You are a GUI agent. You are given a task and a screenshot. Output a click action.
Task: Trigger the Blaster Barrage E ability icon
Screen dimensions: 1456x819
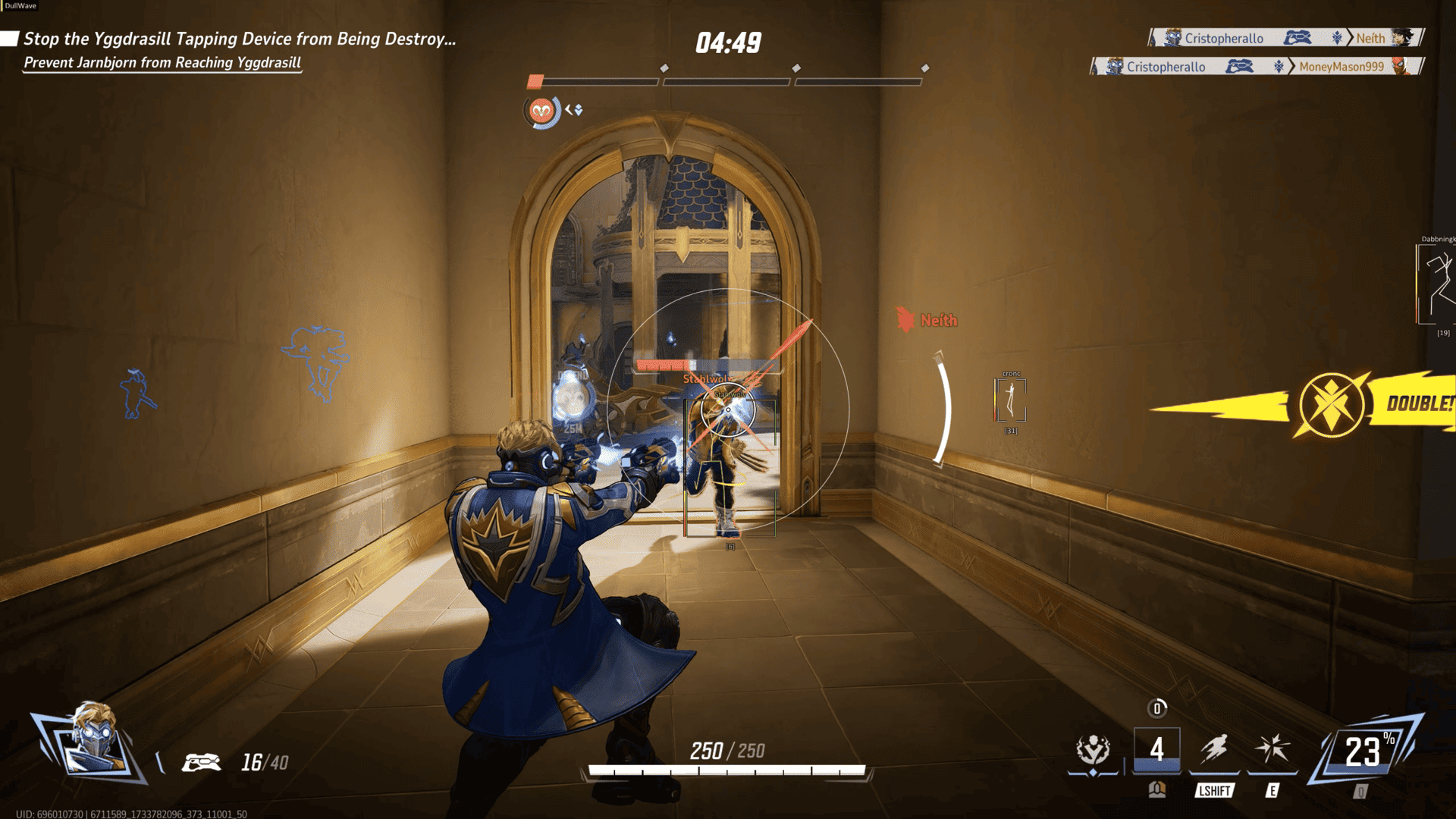[x=1272, y=749]
